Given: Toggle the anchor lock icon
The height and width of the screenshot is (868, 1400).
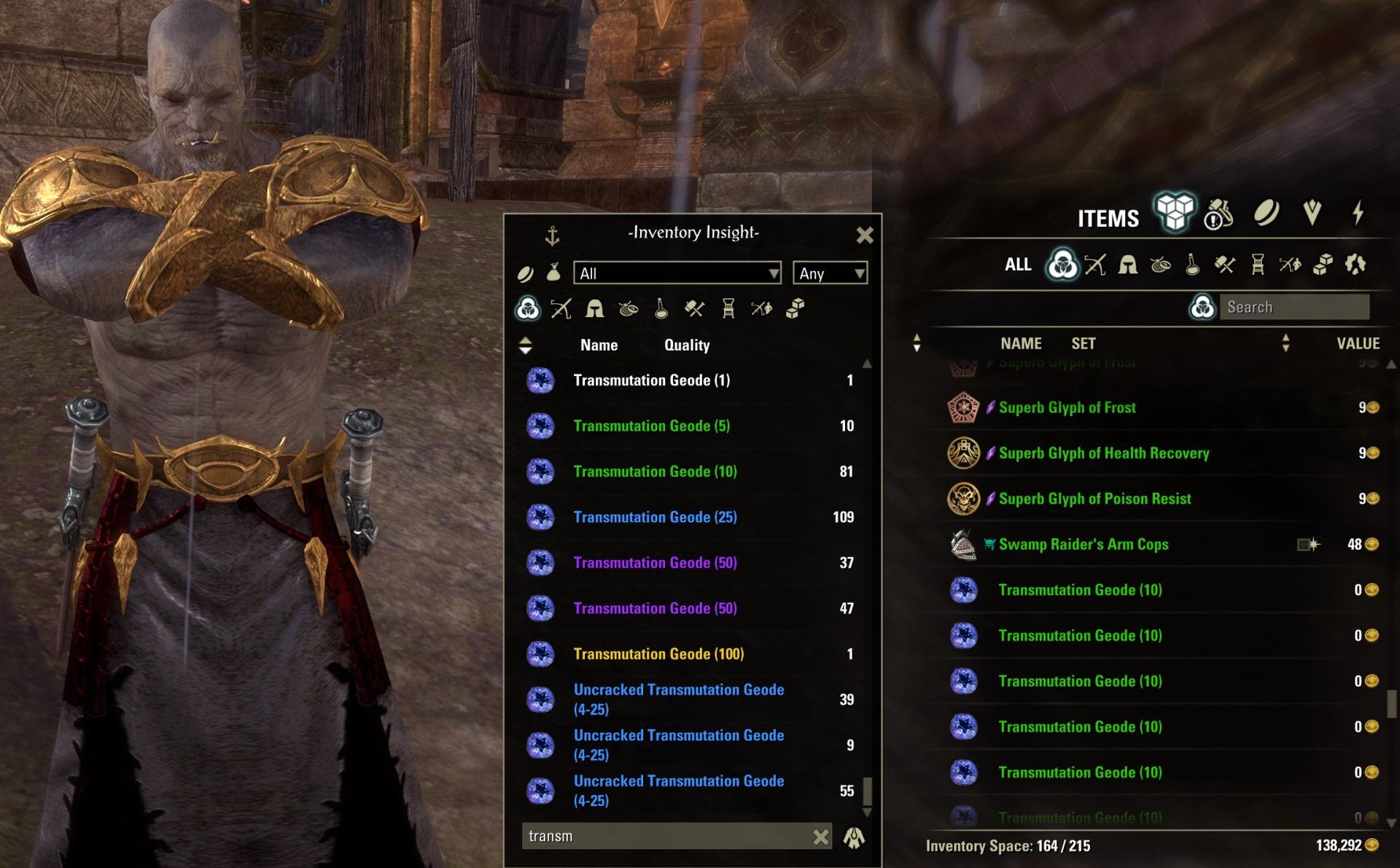Looking at the screenshot, I should pyautogui.click(x=552, y=235).
